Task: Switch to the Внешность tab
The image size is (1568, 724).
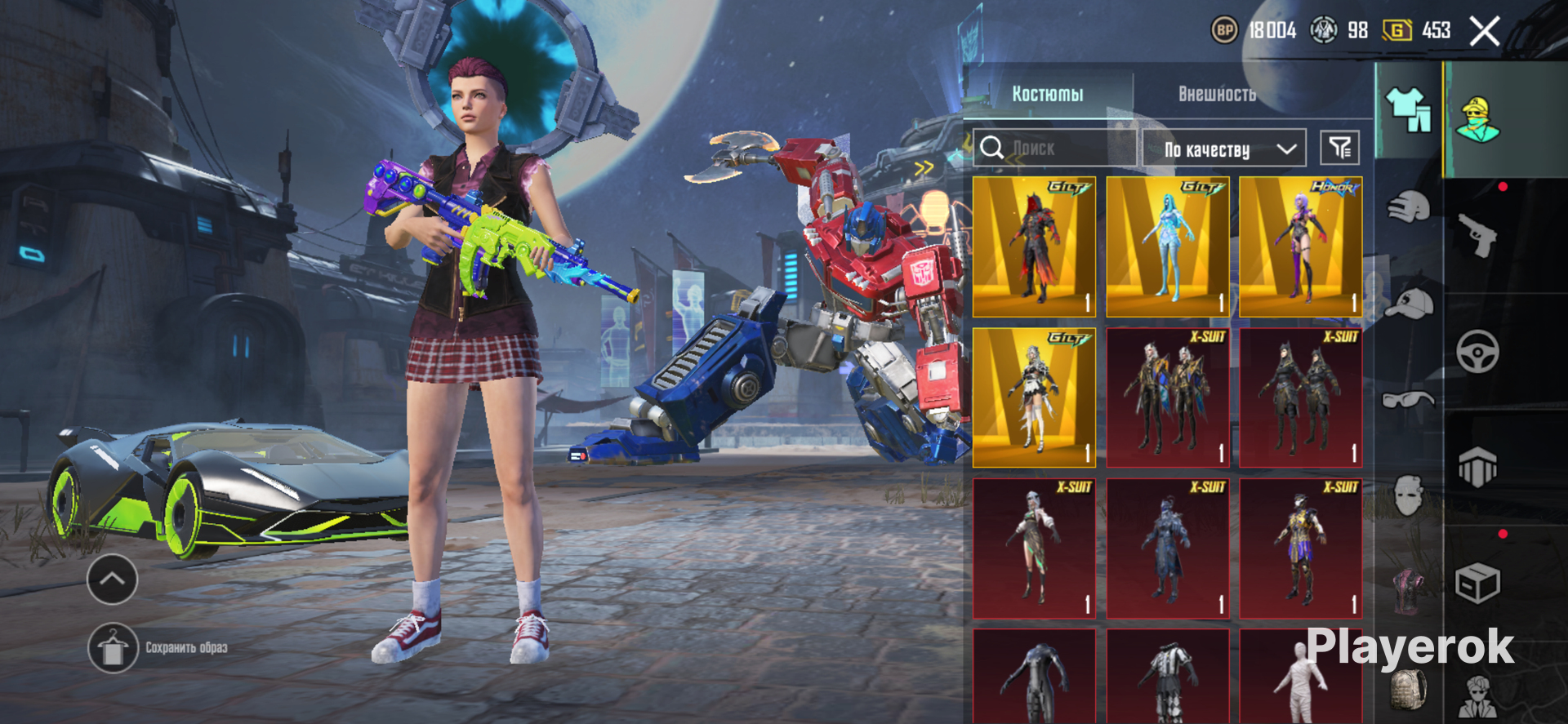Action: coord(1217,94)
